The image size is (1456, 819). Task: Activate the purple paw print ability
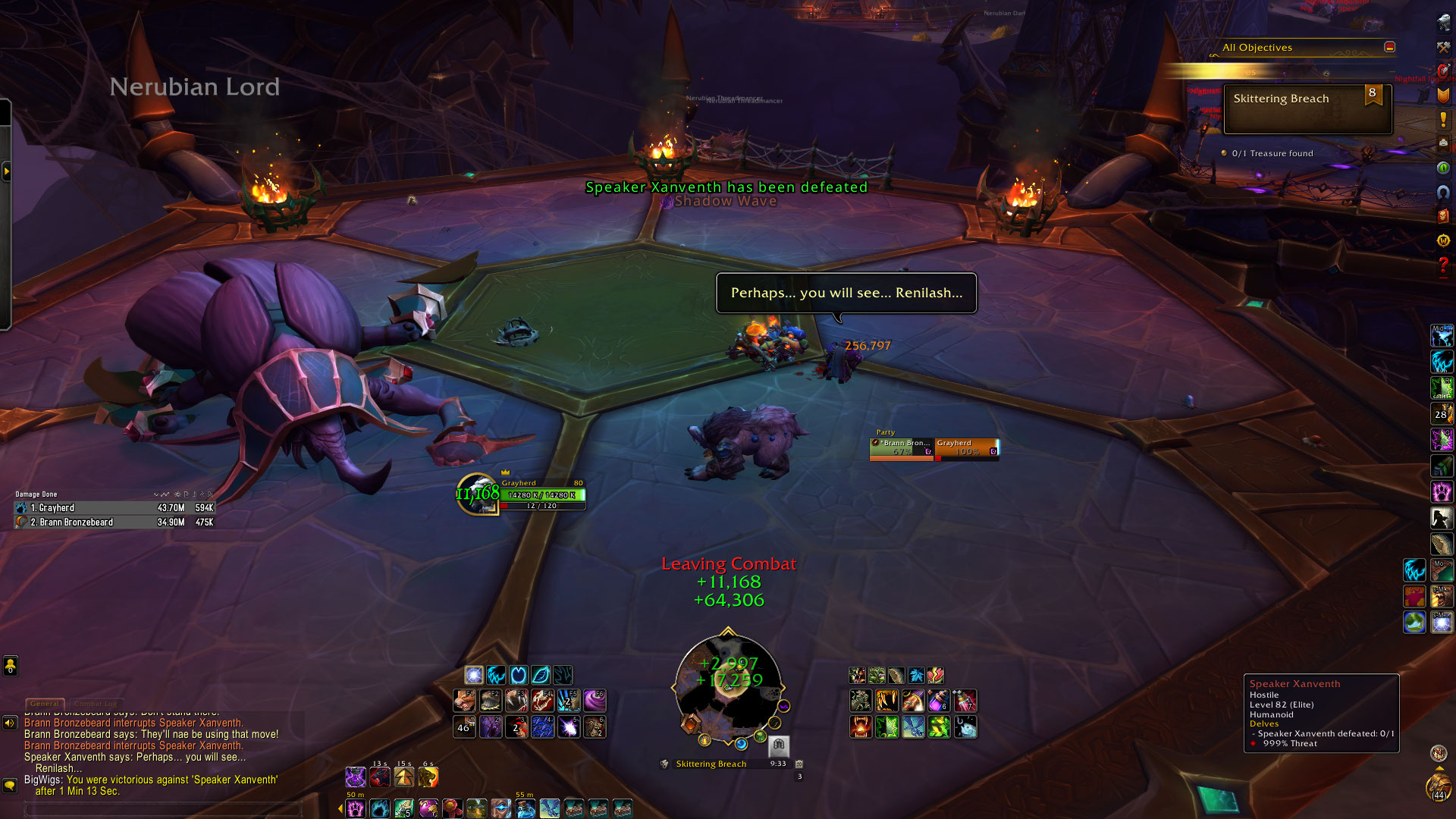point(1442,492)
